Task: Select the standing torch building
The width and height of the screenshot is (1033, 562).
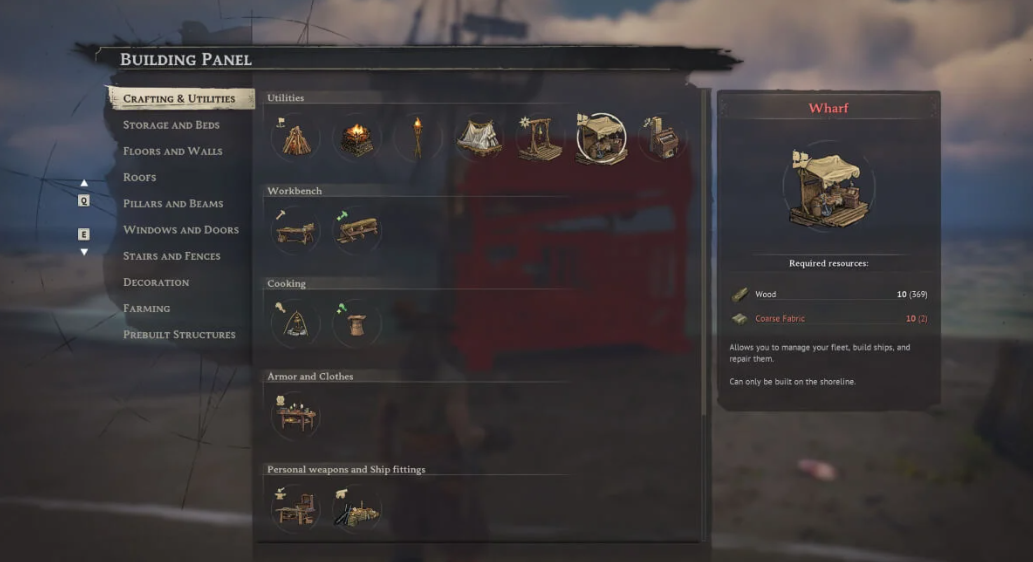Action: 417,139
